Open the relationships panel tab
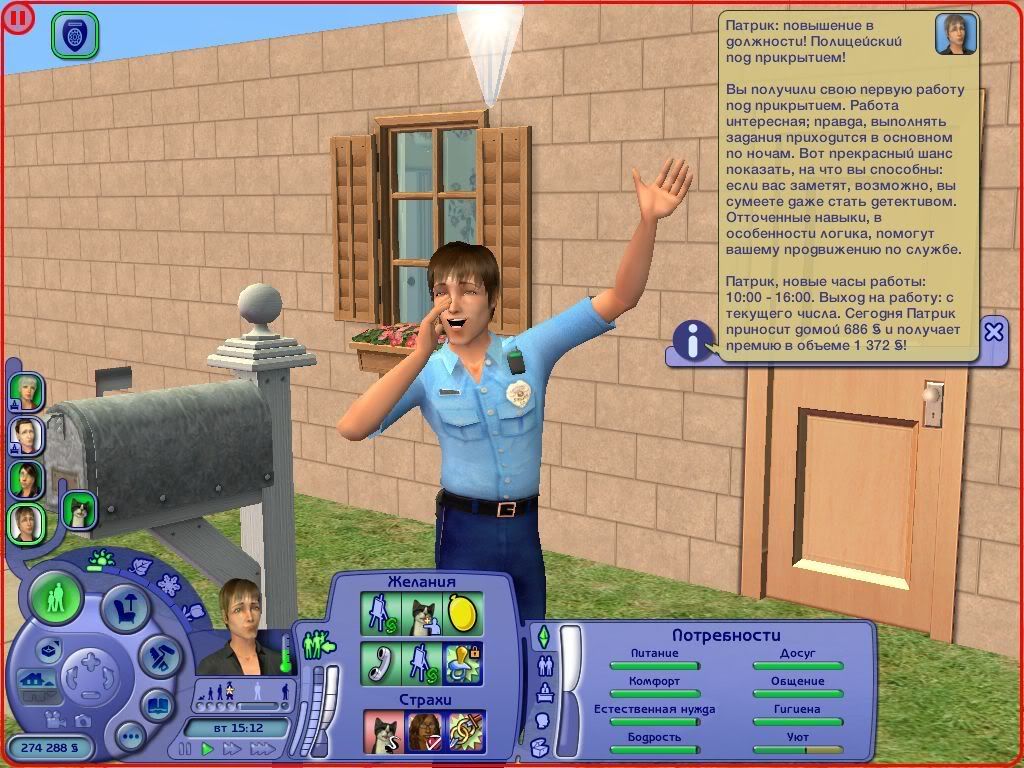This screenshot has height=768, width=1024. [x=546, y=666]
